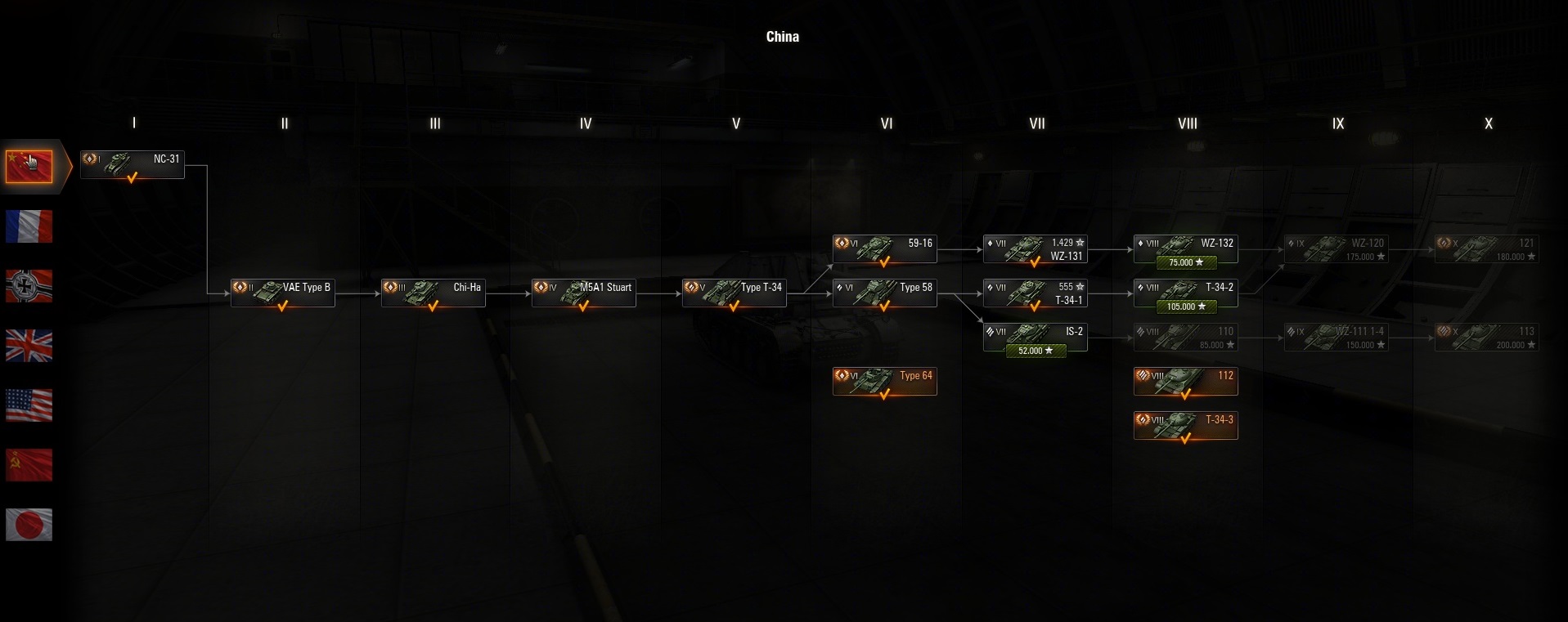Select the NC-31 tier I tank

[133, 164]
